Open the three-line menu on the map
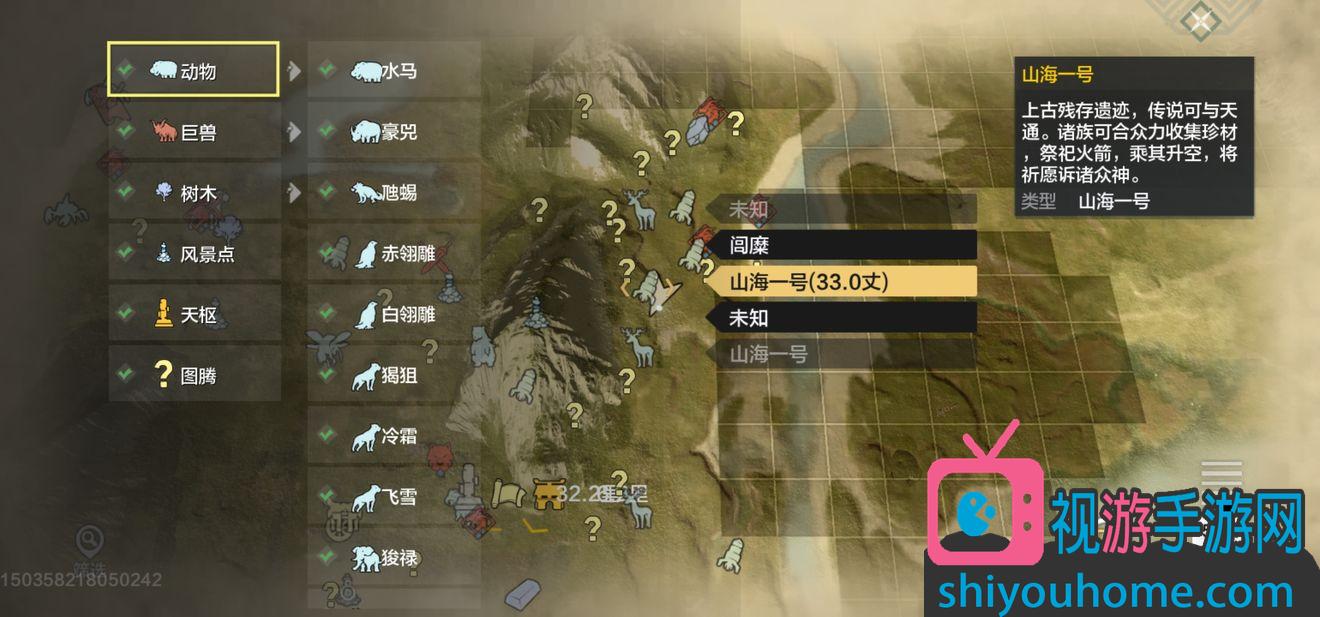This screenshot has height=617, width=1320. [x=1221, y=473]
